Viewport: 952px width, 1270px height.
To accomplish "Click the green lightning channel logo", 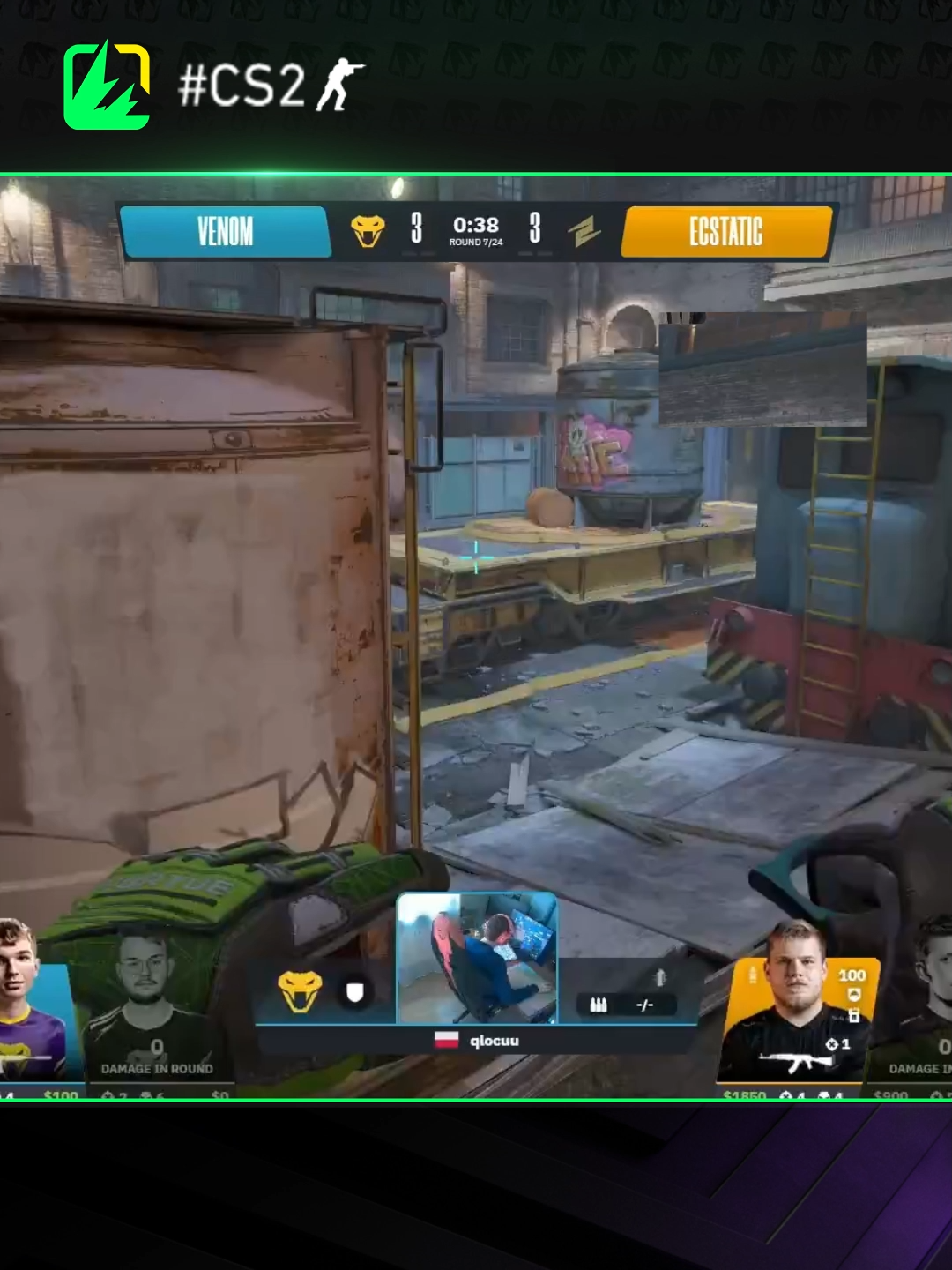I will [107, 86].
